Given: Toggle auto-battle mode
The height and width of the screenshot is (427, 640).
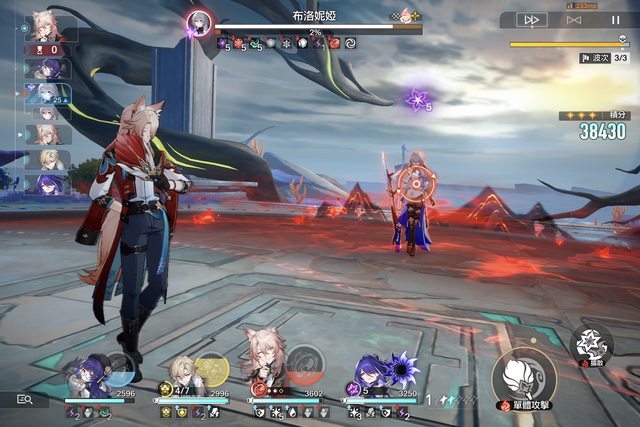Looking at the screenshot, I should pyautogui.click(x=573, y=19).
